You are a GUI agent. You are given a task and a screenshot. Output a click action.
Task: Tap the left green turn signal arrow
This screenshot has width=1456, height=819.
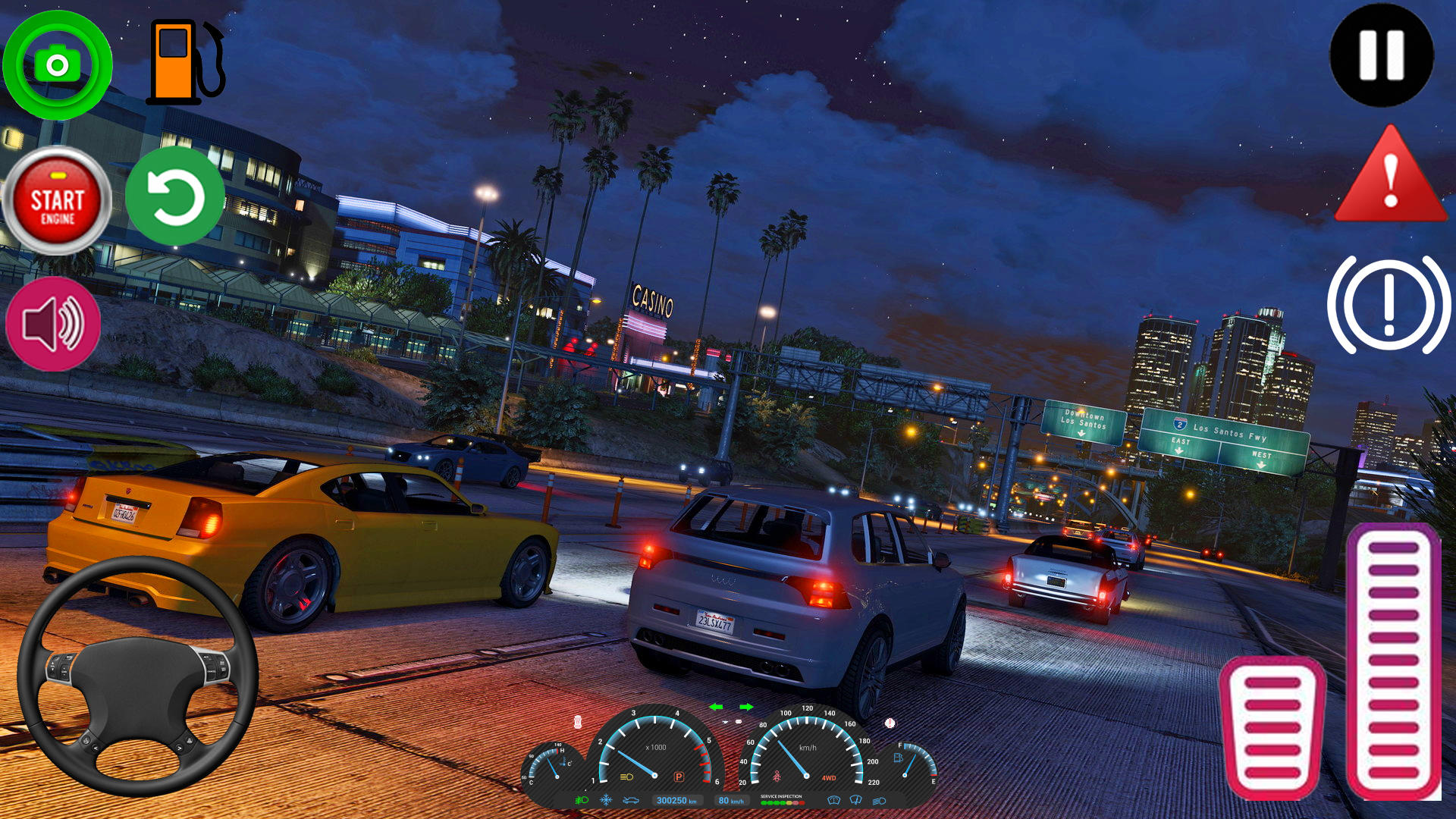tap(716, 708)
